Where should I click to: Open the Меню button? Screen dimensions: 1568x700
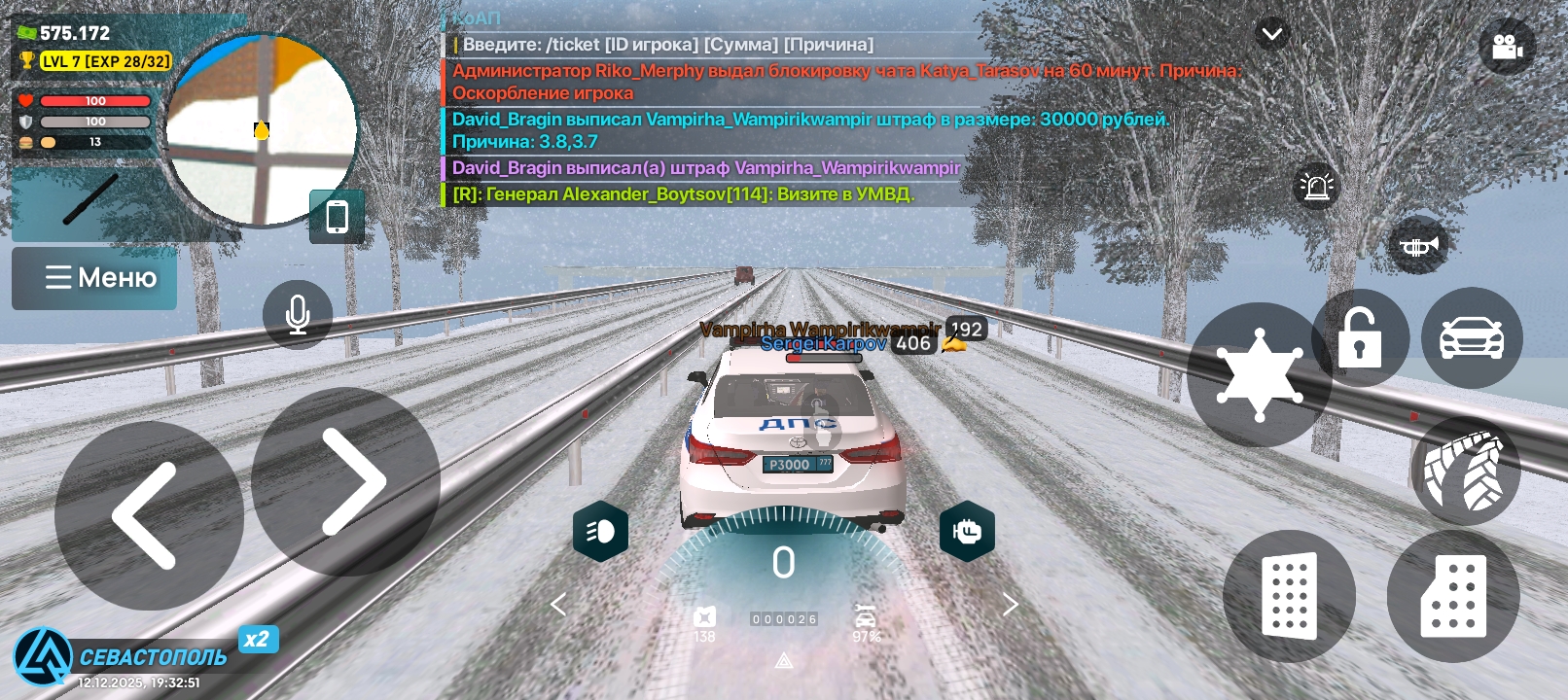(x=94, y=278)
